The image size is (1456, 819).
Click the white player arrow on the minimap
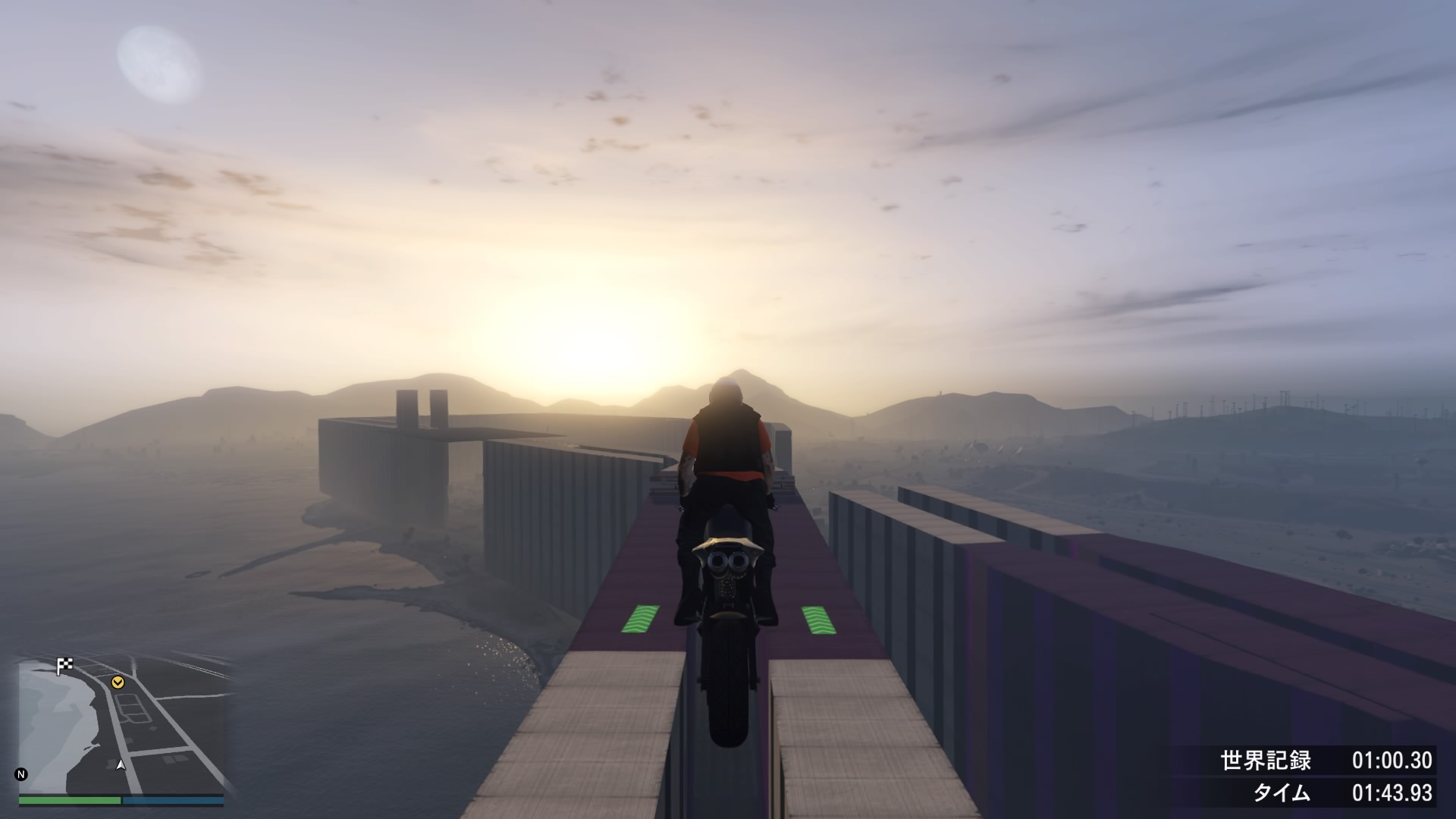pyautogui.click(x=120, y=765)
